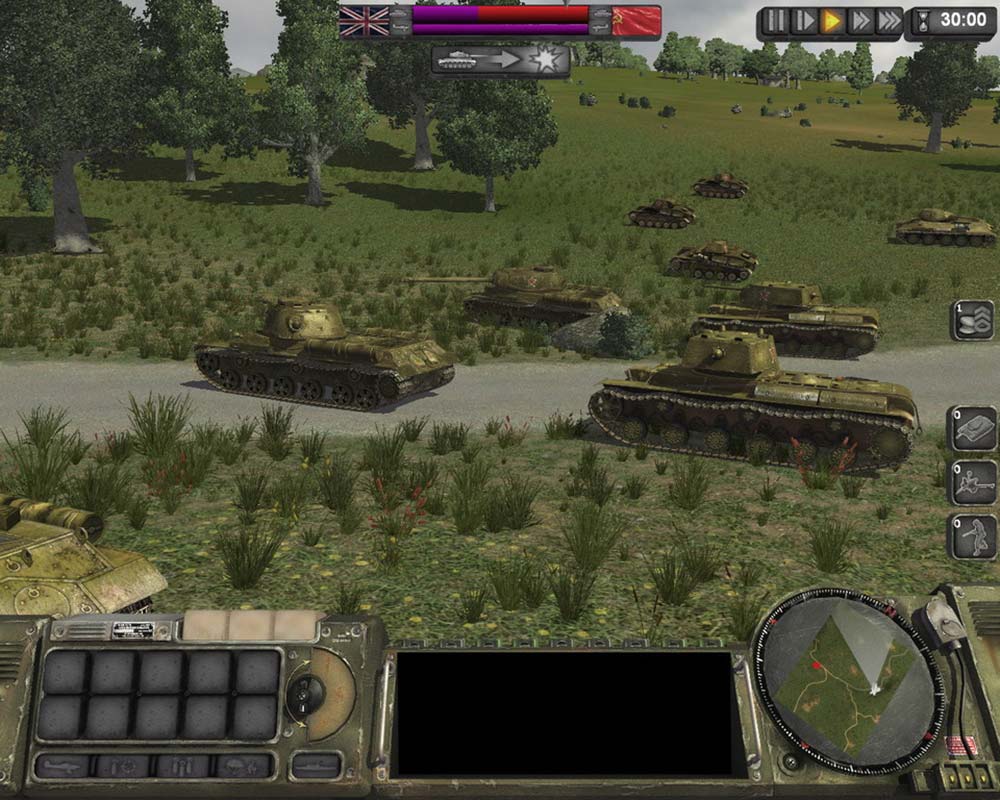
Task: Switch to double-arrow fast speed
Action: 859,21
